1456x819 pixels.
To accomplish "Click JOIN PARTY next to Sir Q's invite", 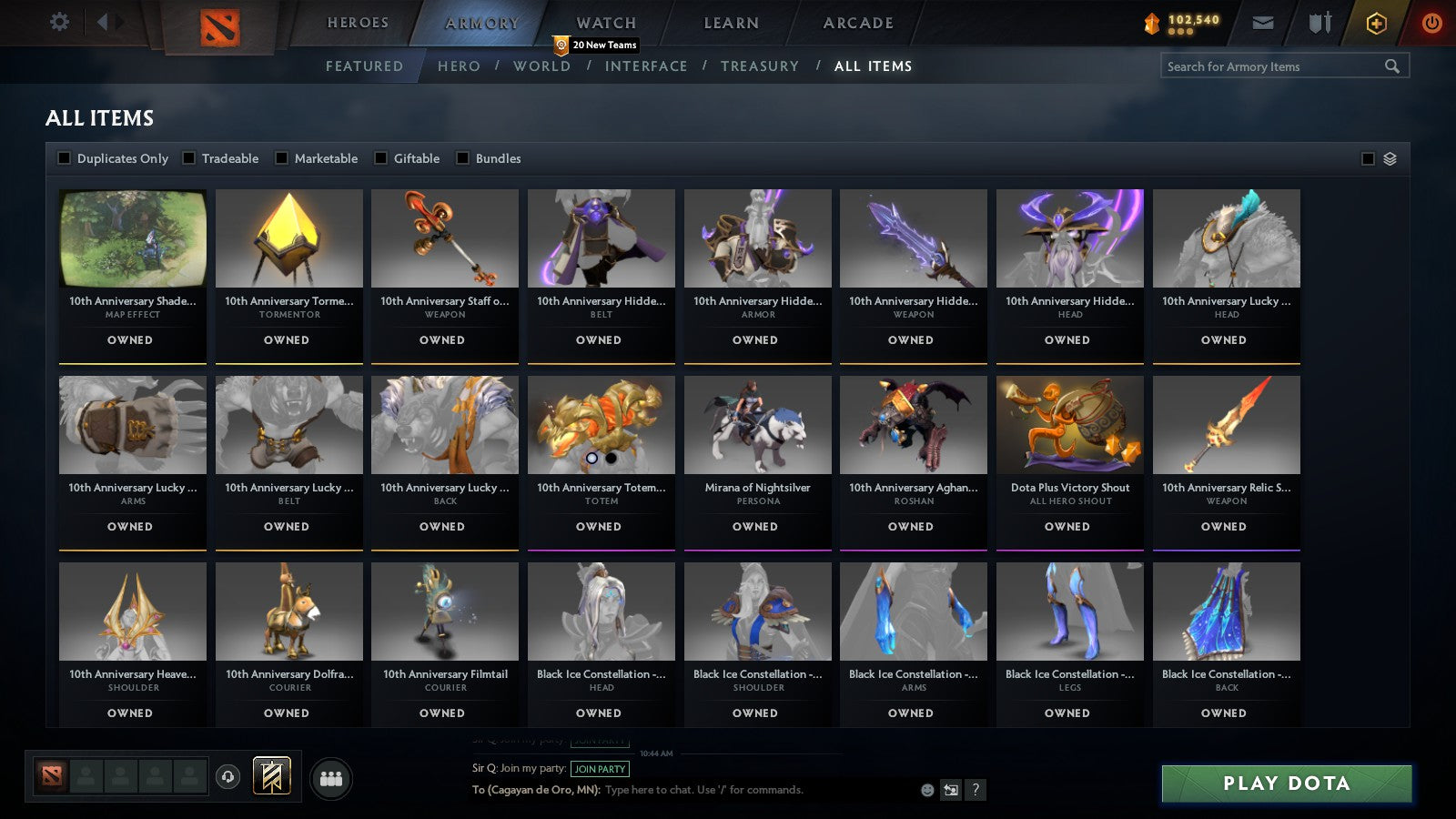I will coord(598,769).
